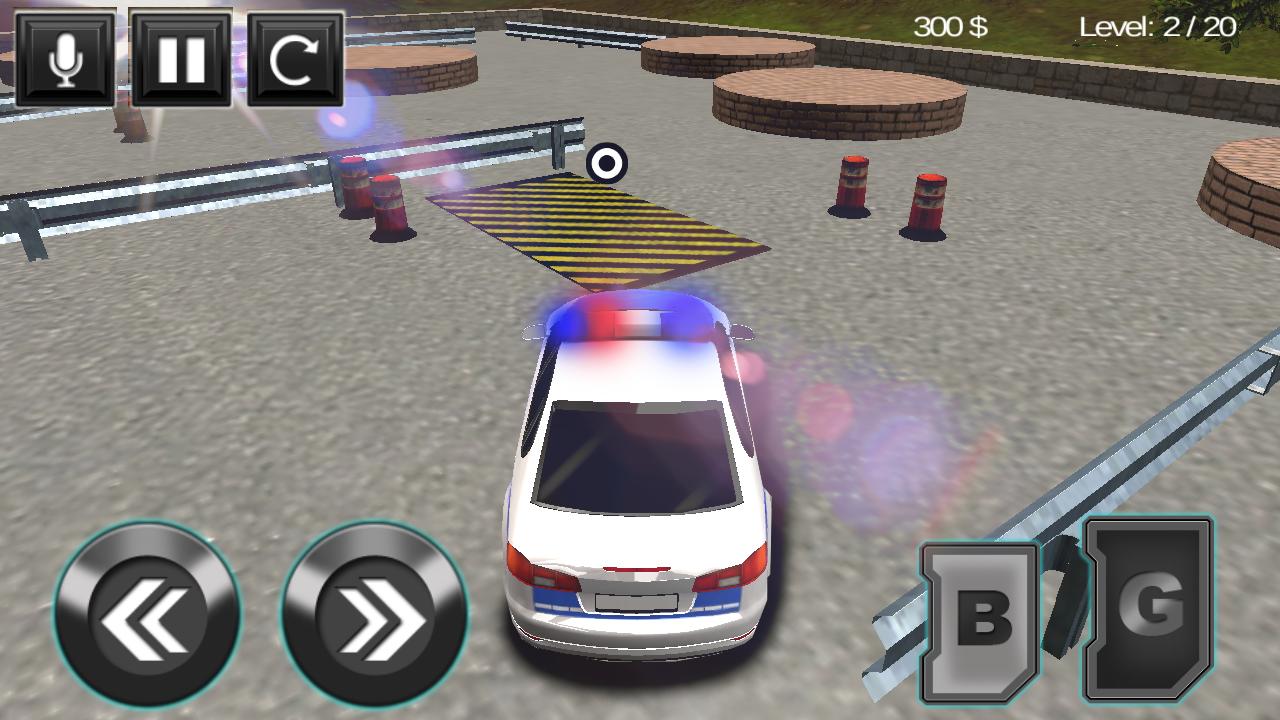This screenshot has height=720, width=1280.
Task: Tap the double-right chevron control
Action: [370, 610]
